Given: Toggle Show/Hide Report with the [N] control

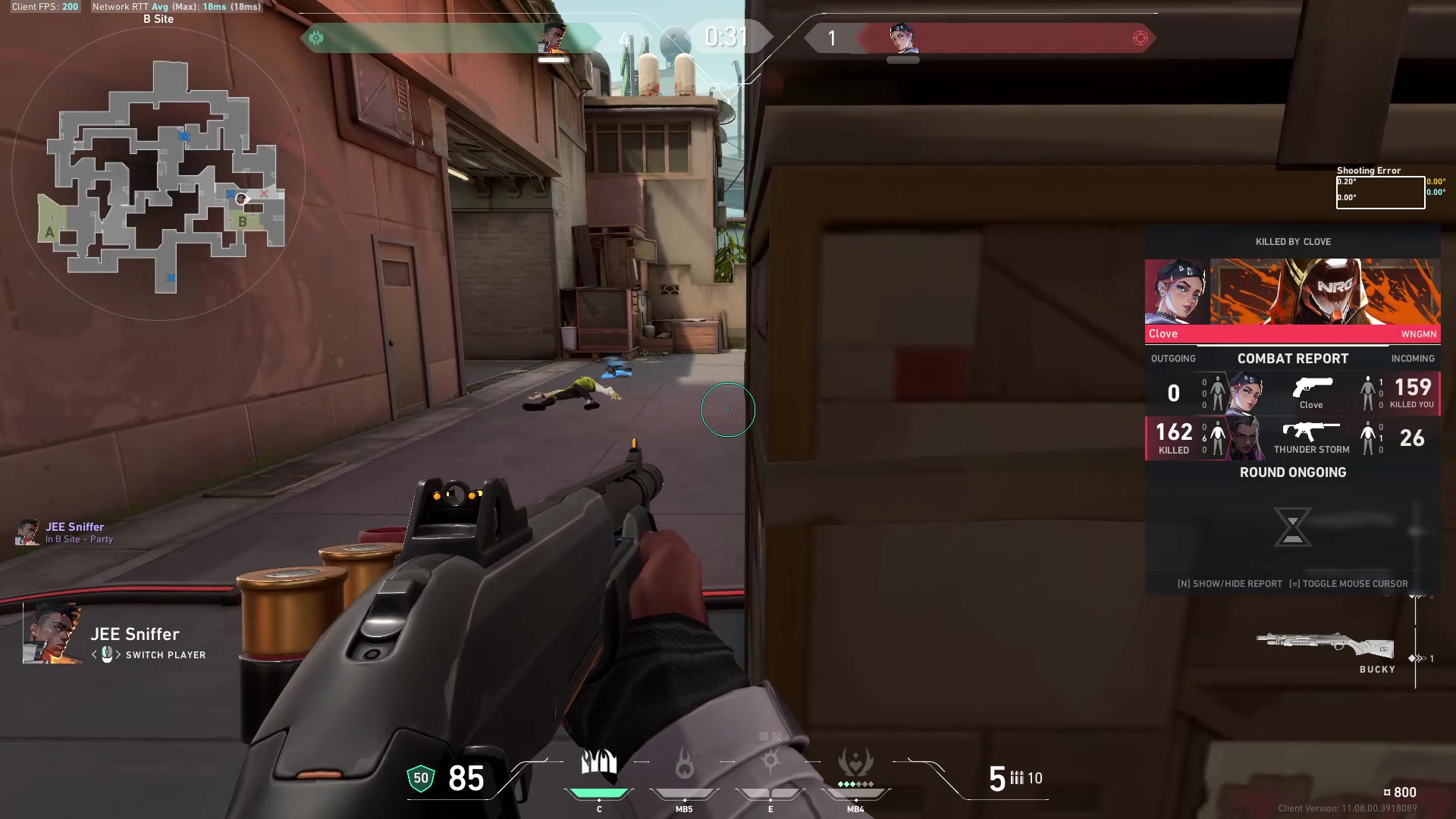Looking at the screenshot, I should [x=1228, y=584].
